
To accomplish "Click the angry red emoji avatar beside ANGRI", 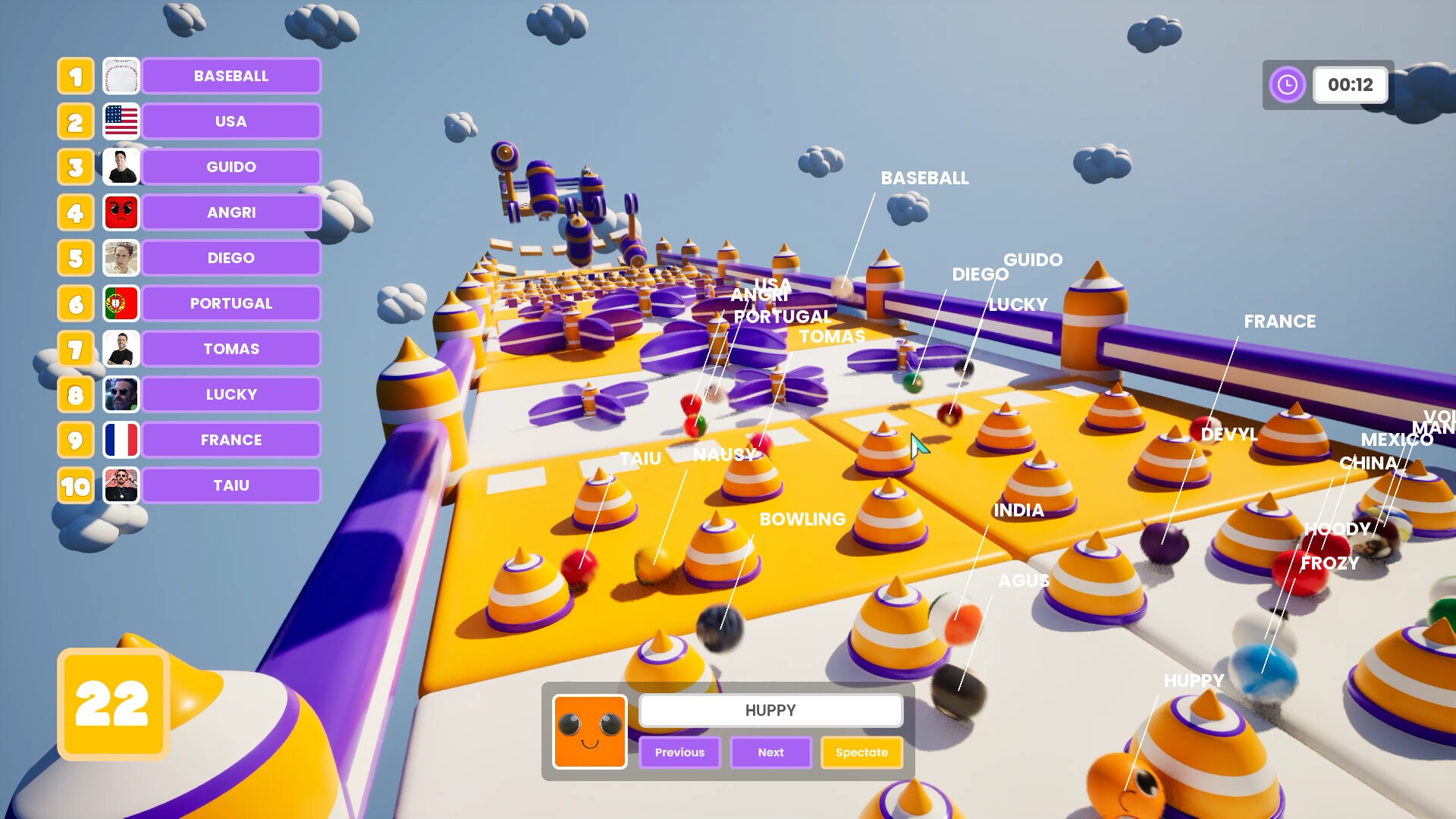I will (x=121, y=212).
